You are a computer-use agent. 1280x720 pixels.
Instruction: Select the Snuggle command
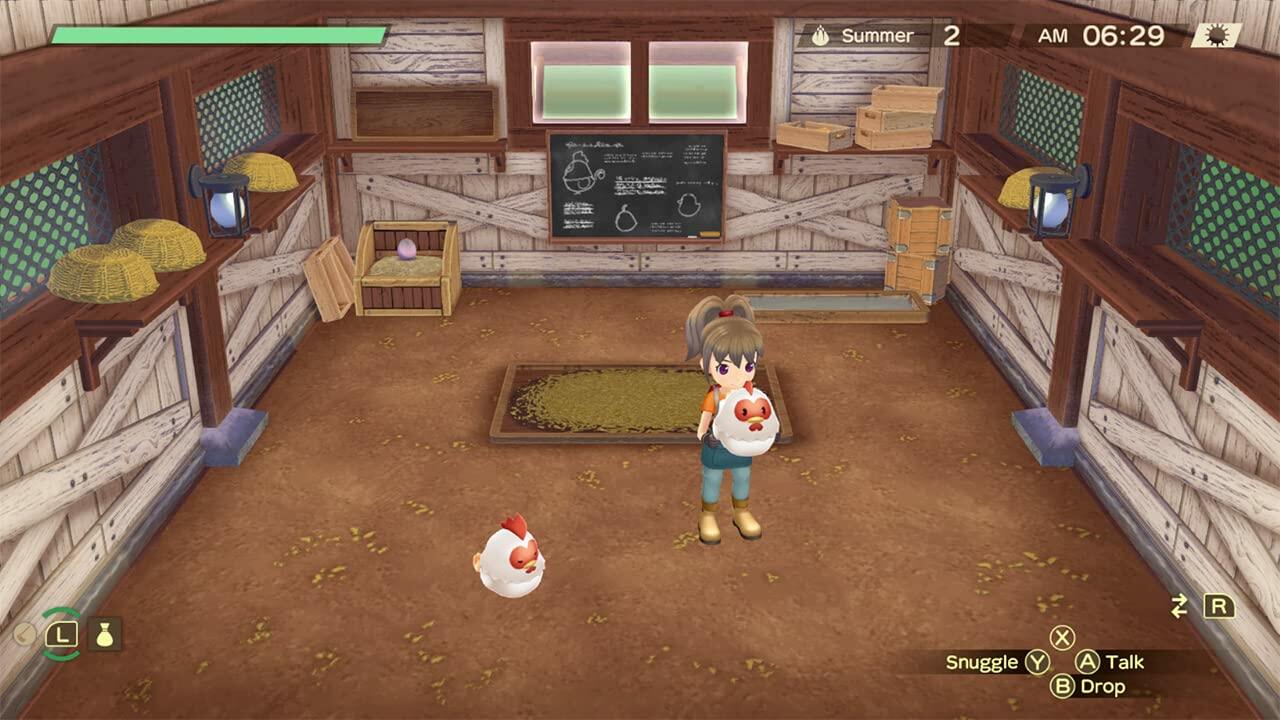point(985,662)
